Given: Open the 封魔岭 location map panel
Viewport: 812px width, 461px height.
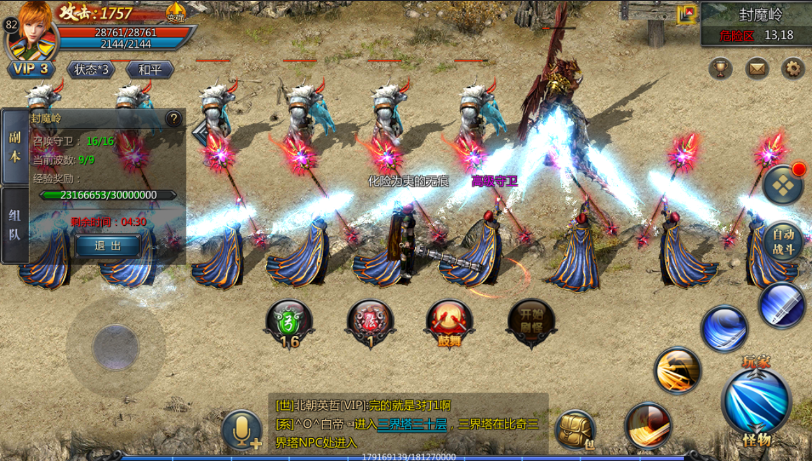Looking at the screenshot, I should [756, 24].
